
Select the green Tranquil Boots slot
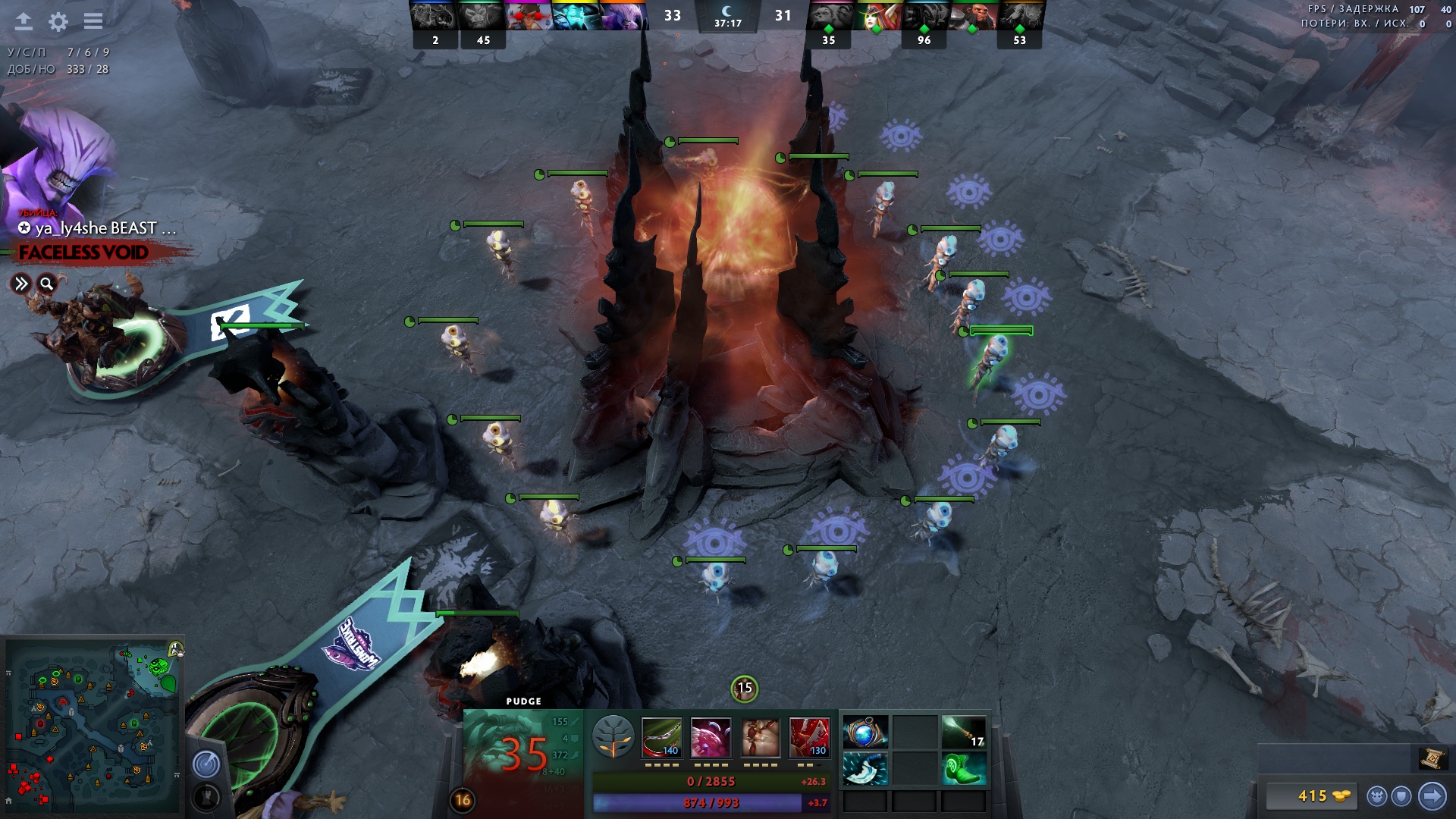(x=963, y=769)
